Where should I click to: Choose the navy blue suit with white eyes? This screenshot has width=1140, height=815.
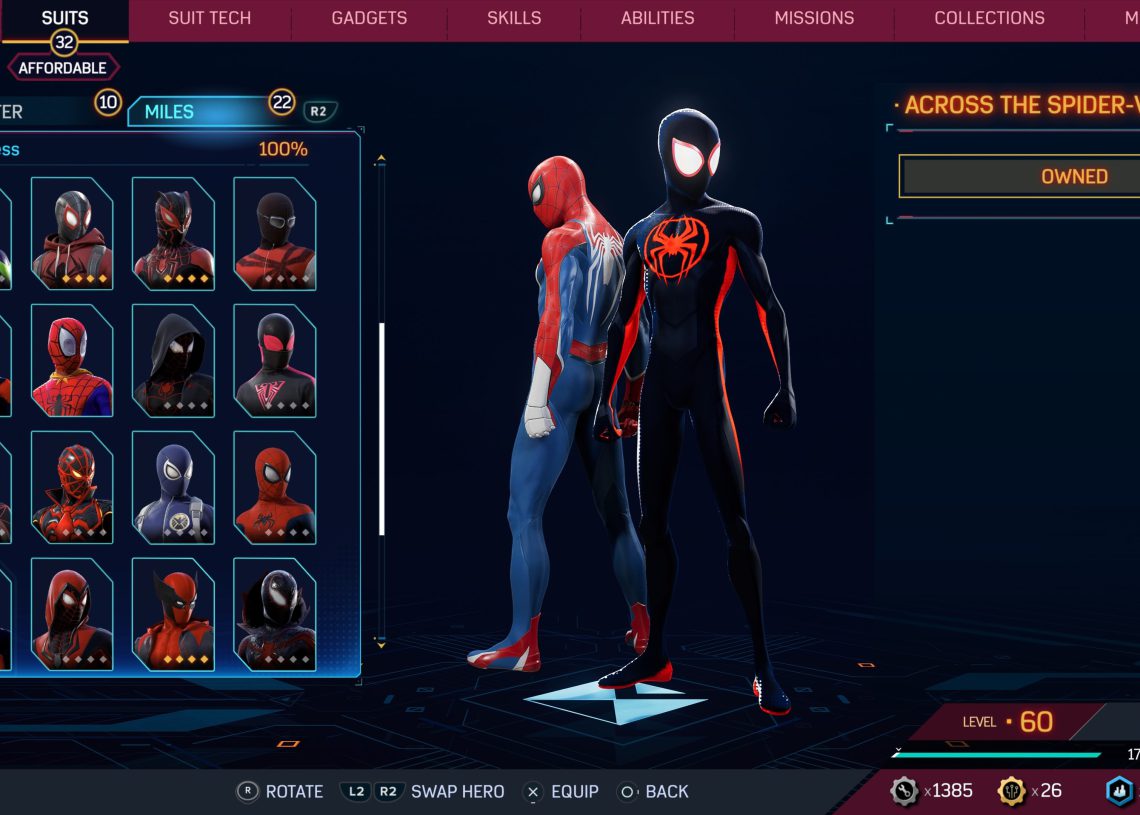tap(173, 487)
